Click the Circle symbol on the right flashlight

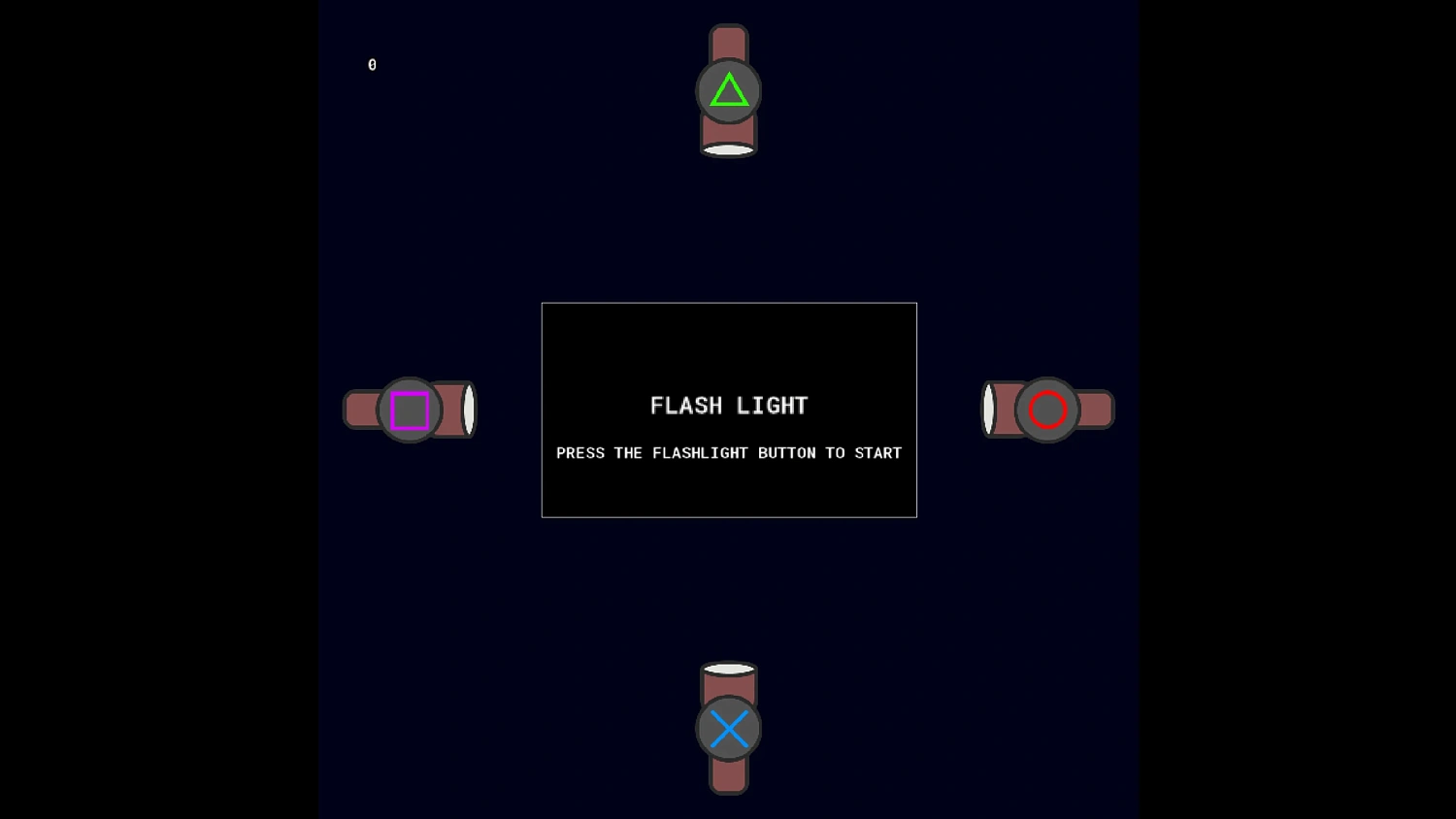pyautogui.click(x=1047, y=409)
